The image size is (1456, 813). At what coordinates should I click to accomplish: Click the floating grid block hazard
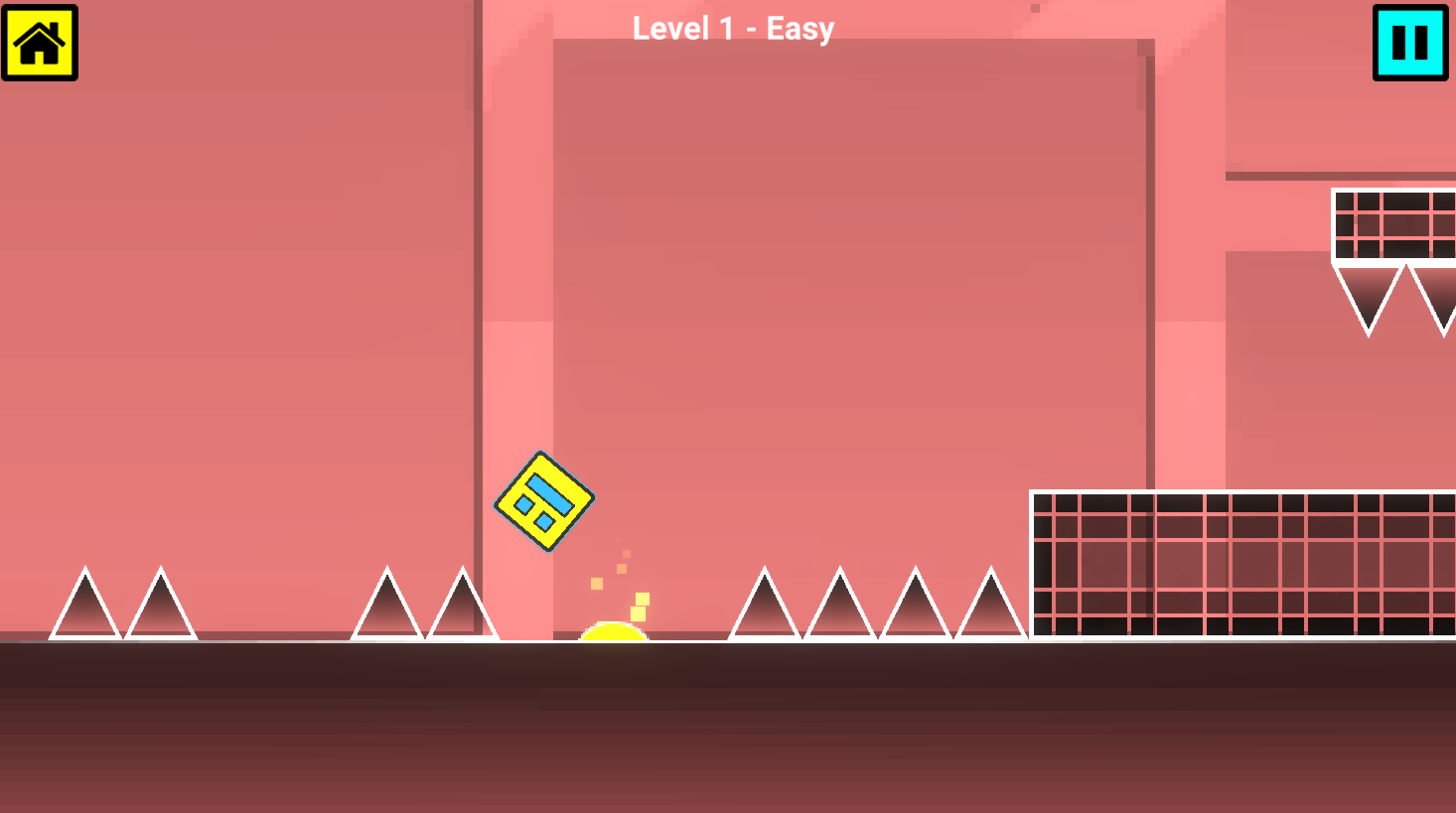pyautogui.click(x=1391, y=226)
